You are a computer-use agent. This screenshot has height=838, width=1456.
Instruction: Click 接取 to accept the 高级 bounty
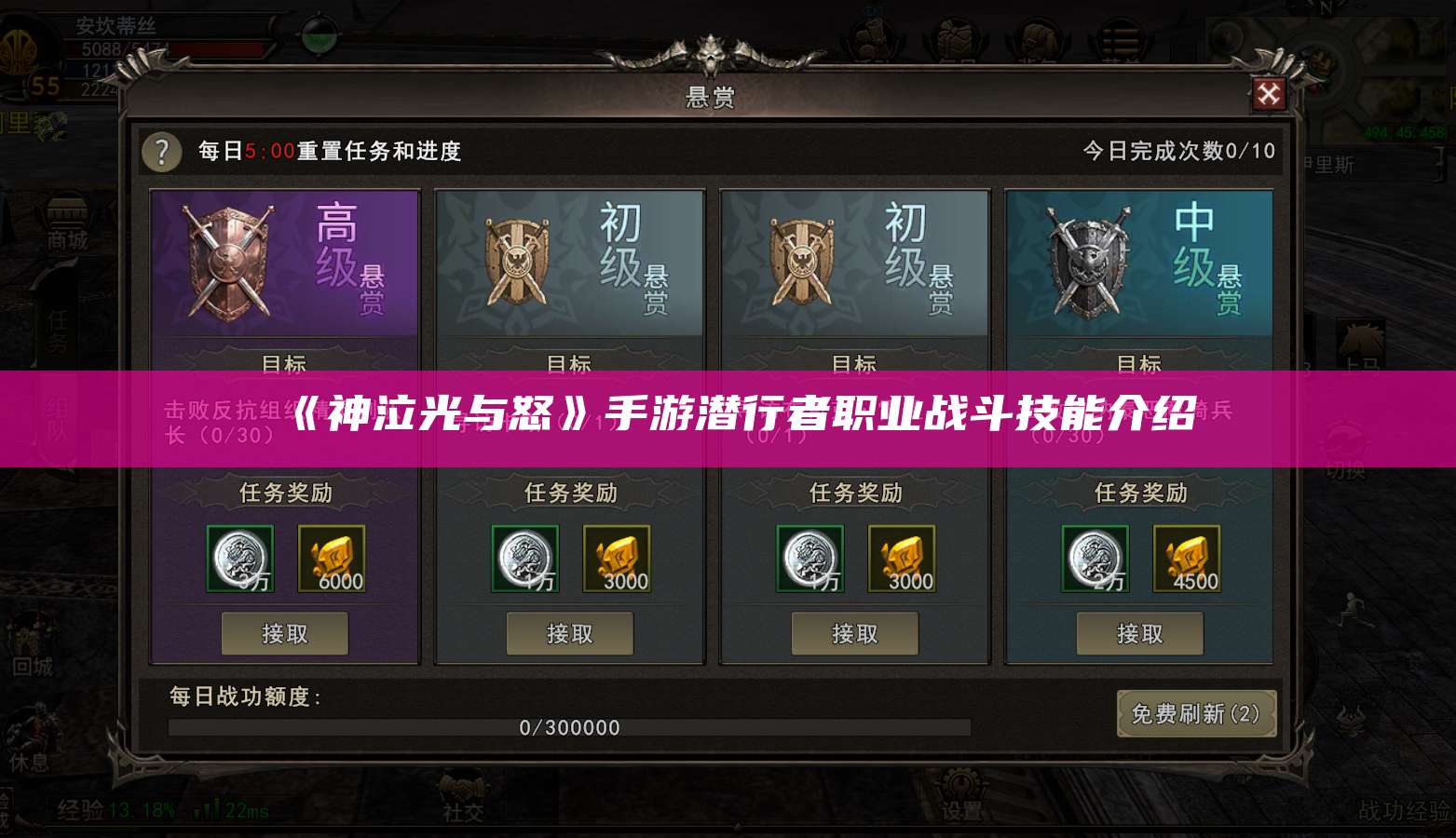click(285, 633)
